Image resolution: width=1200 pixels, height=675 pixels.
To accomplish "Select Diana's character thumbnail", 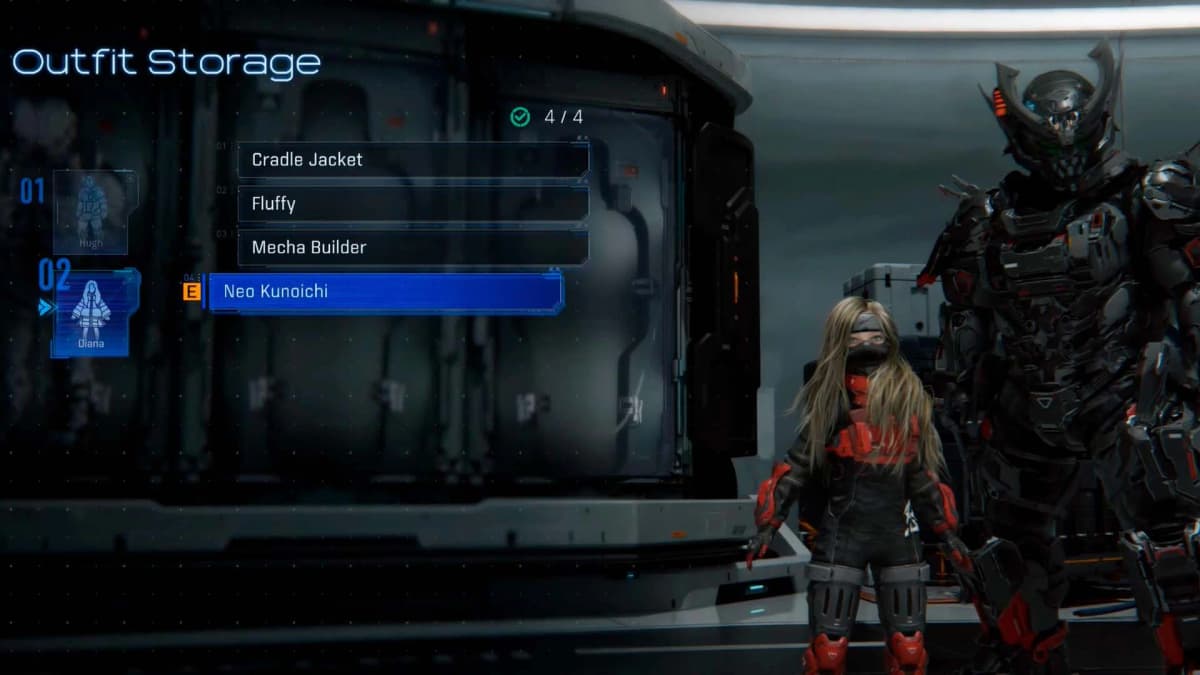I will [91, 313].
